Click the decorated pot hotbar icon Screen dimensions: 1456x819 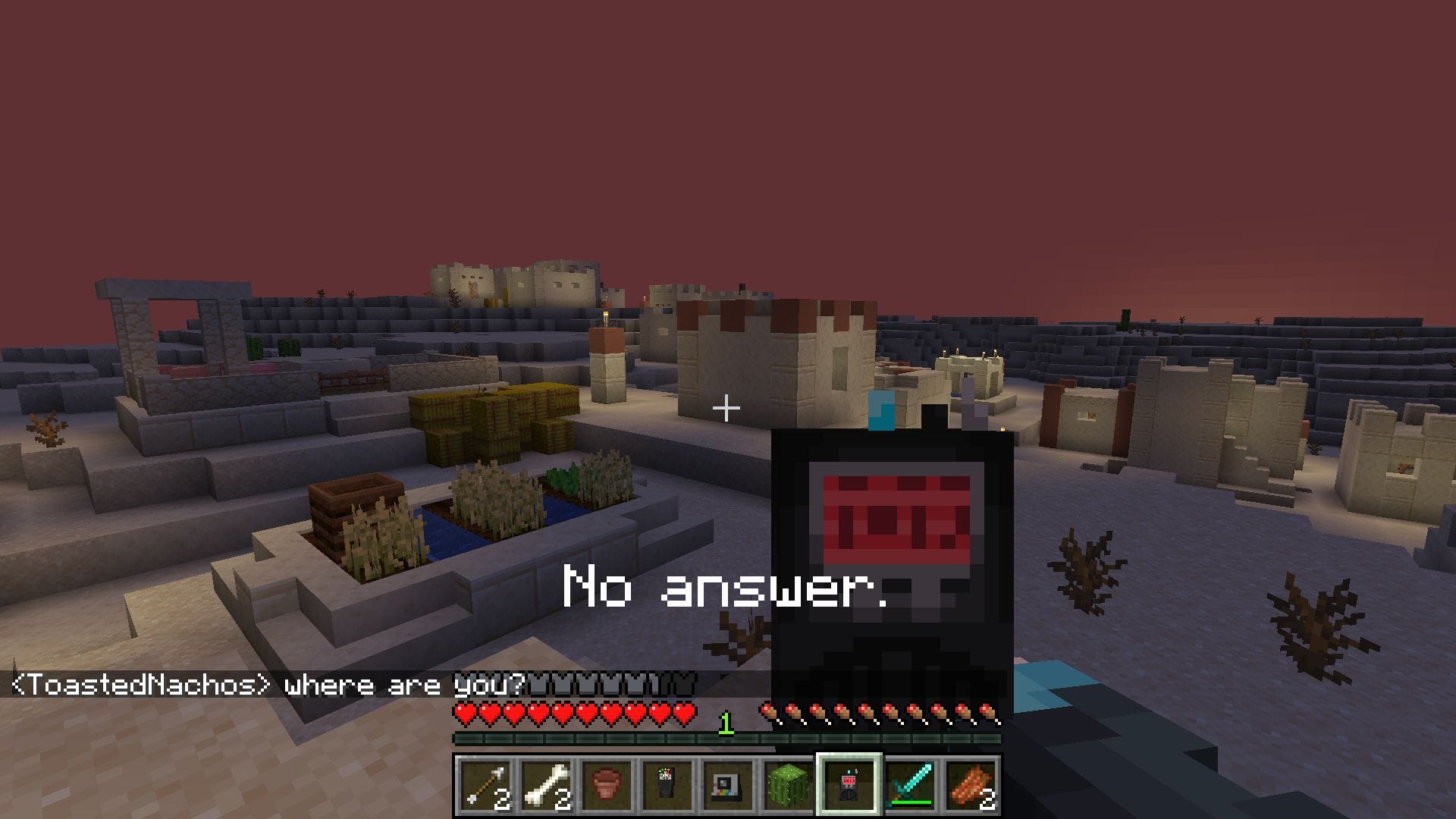(x=609, y=785)
